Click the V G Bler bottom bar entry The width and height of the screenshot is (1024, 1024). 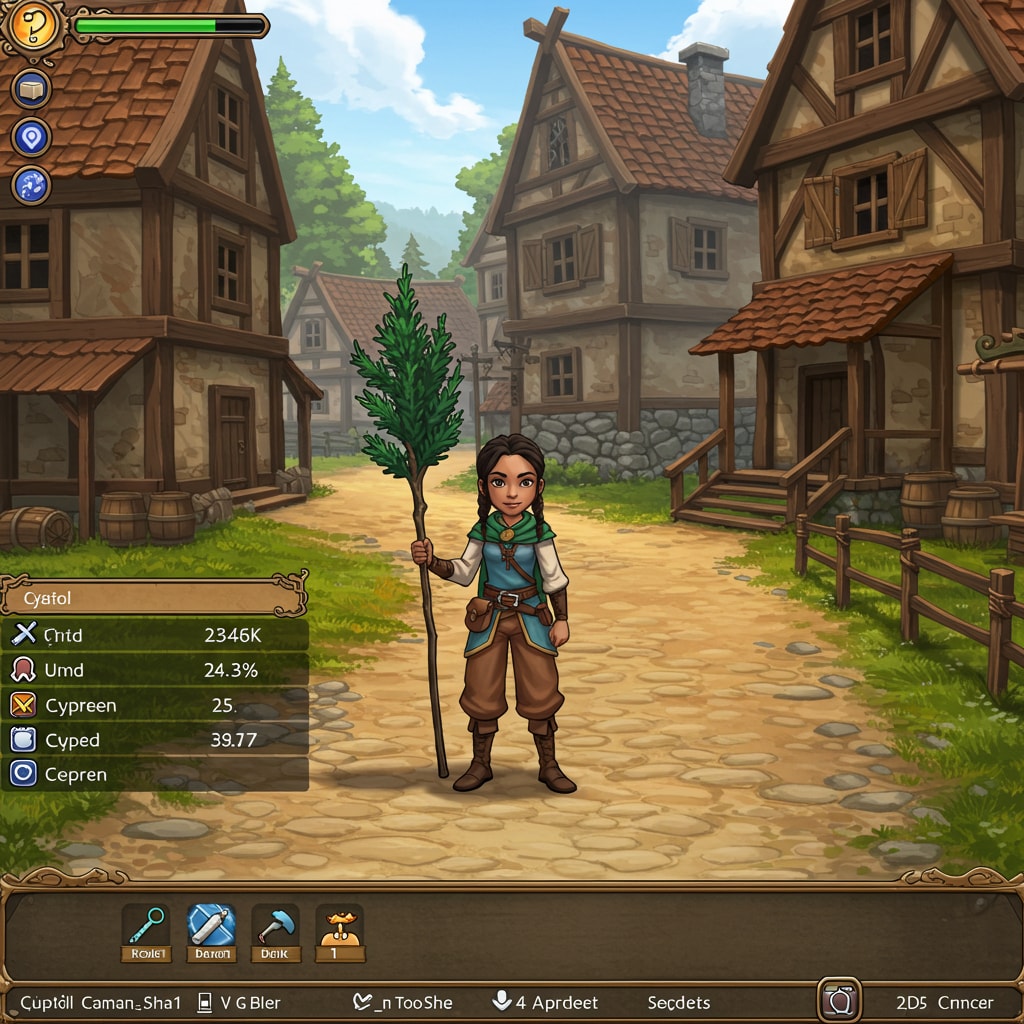coord(240,1002)
